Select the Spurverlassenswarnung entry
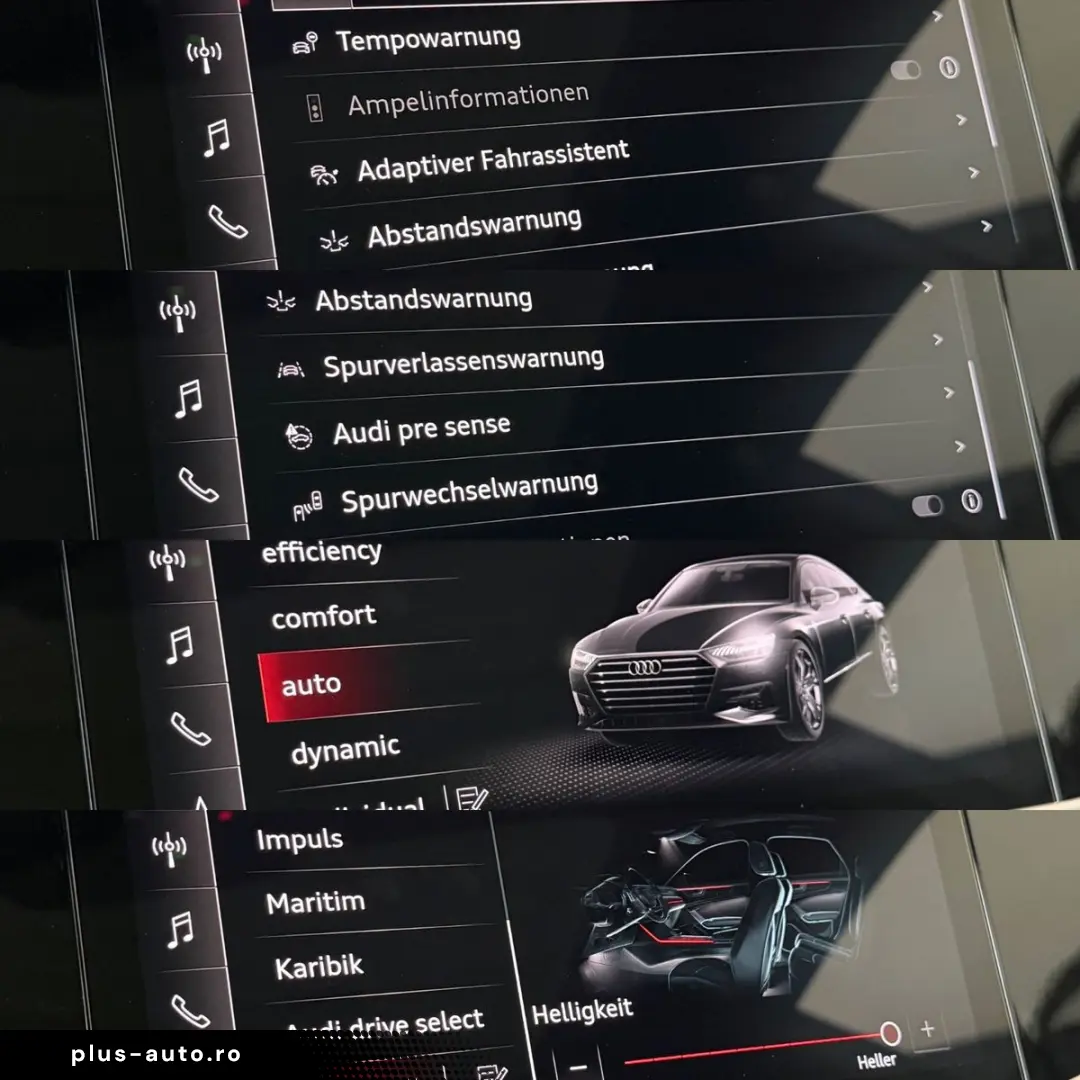 point(463,362)
